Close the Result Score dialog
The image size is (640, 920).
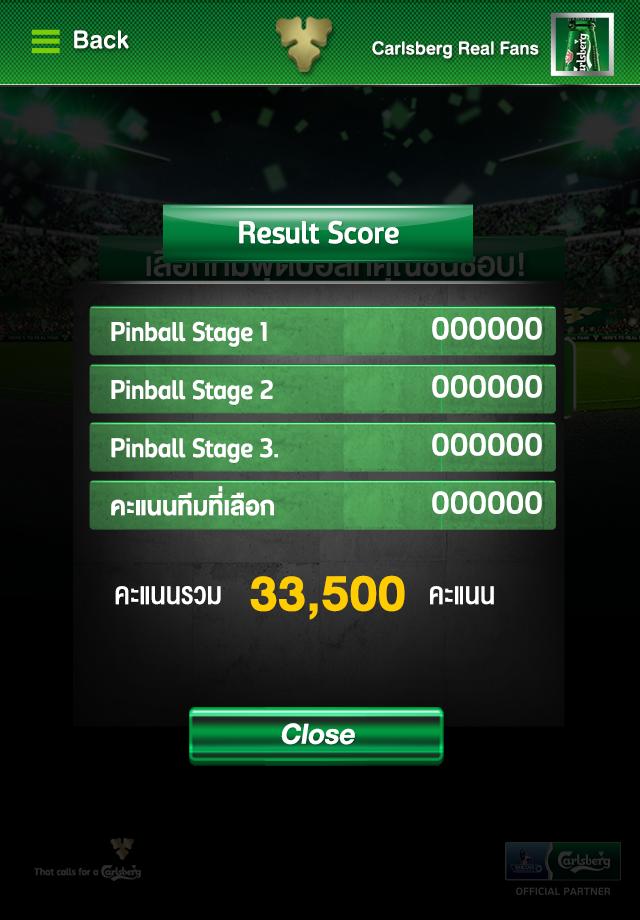point(316,735)
